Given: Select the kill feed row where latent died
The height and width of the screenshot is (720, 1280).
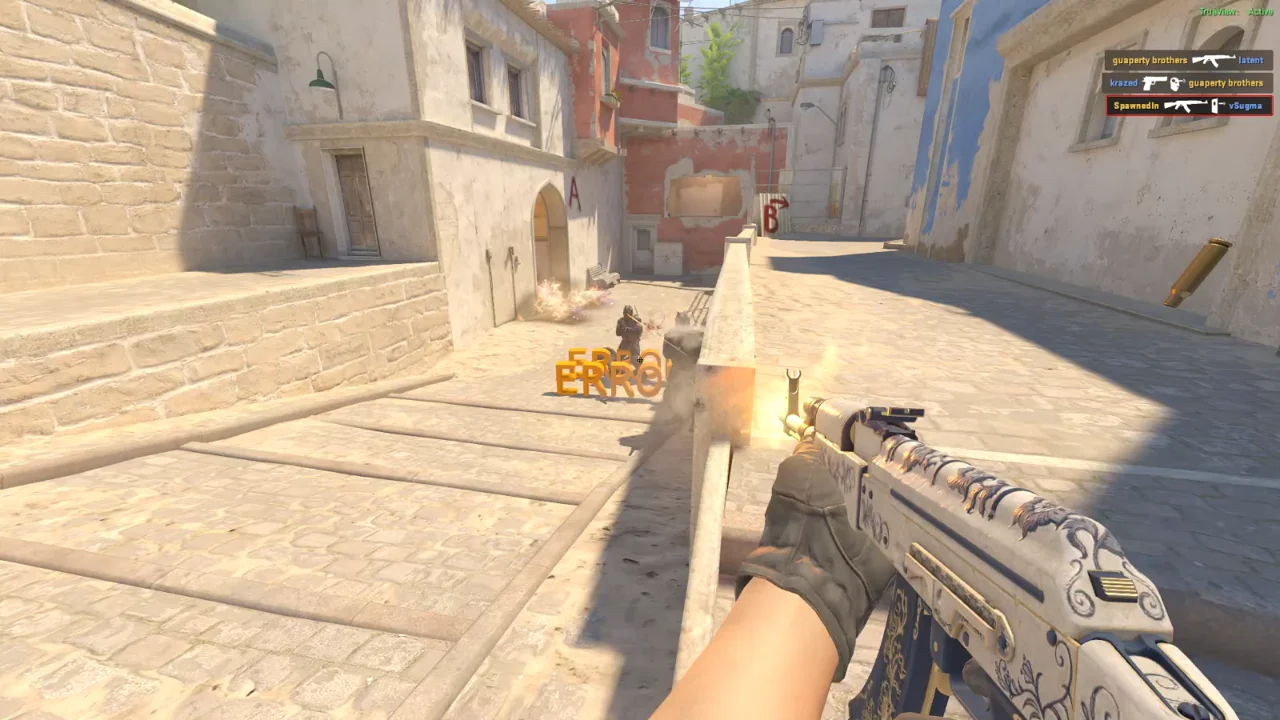Looking at the screenshot, I should 1187,60.
